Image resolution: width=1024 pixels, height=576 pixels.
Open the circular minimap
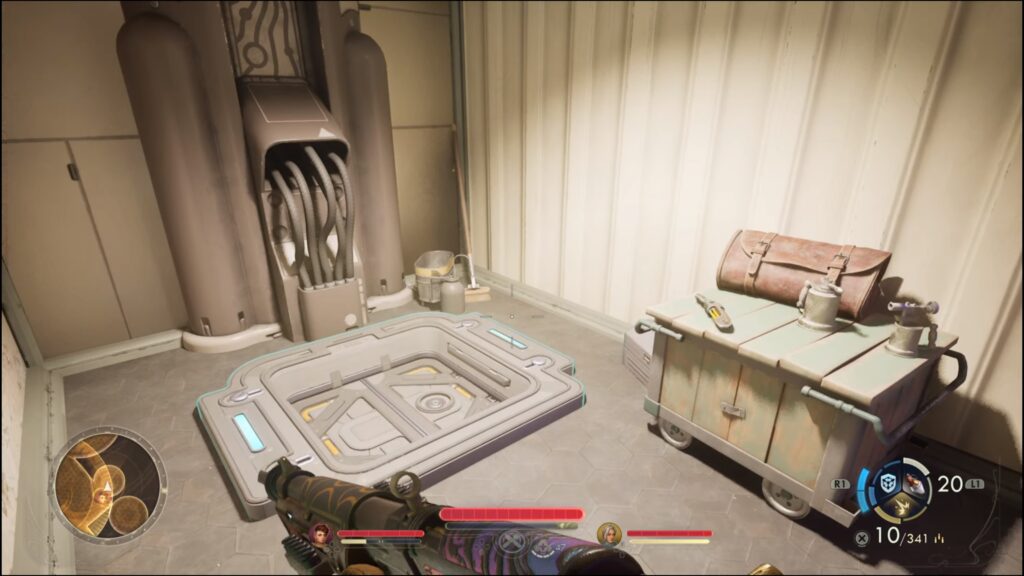109,483
